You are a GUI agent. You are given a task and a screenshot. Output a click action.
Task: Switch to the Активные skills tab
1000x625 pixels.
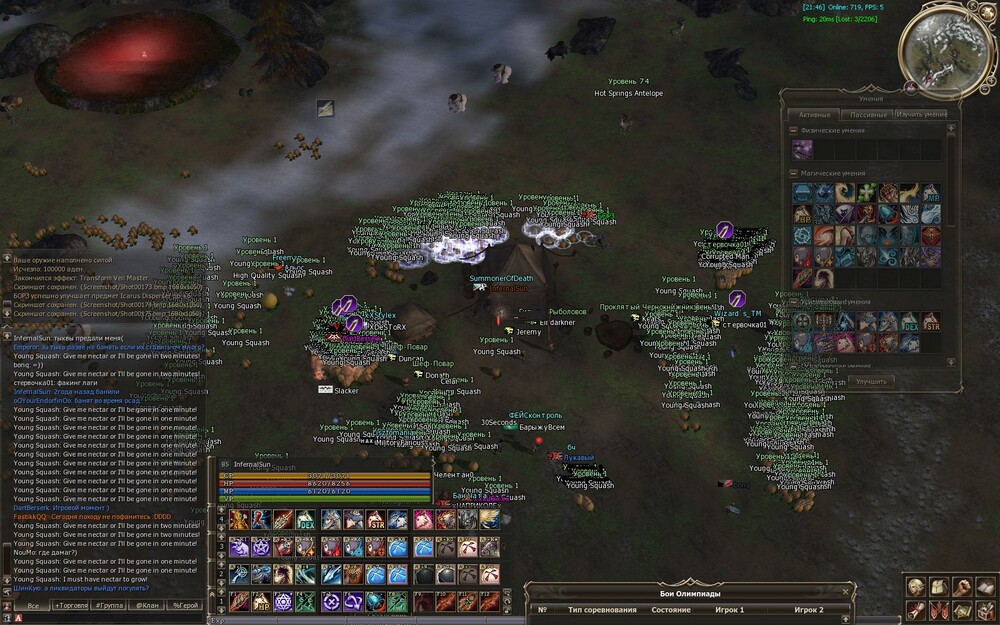click(x=814, y=115)
